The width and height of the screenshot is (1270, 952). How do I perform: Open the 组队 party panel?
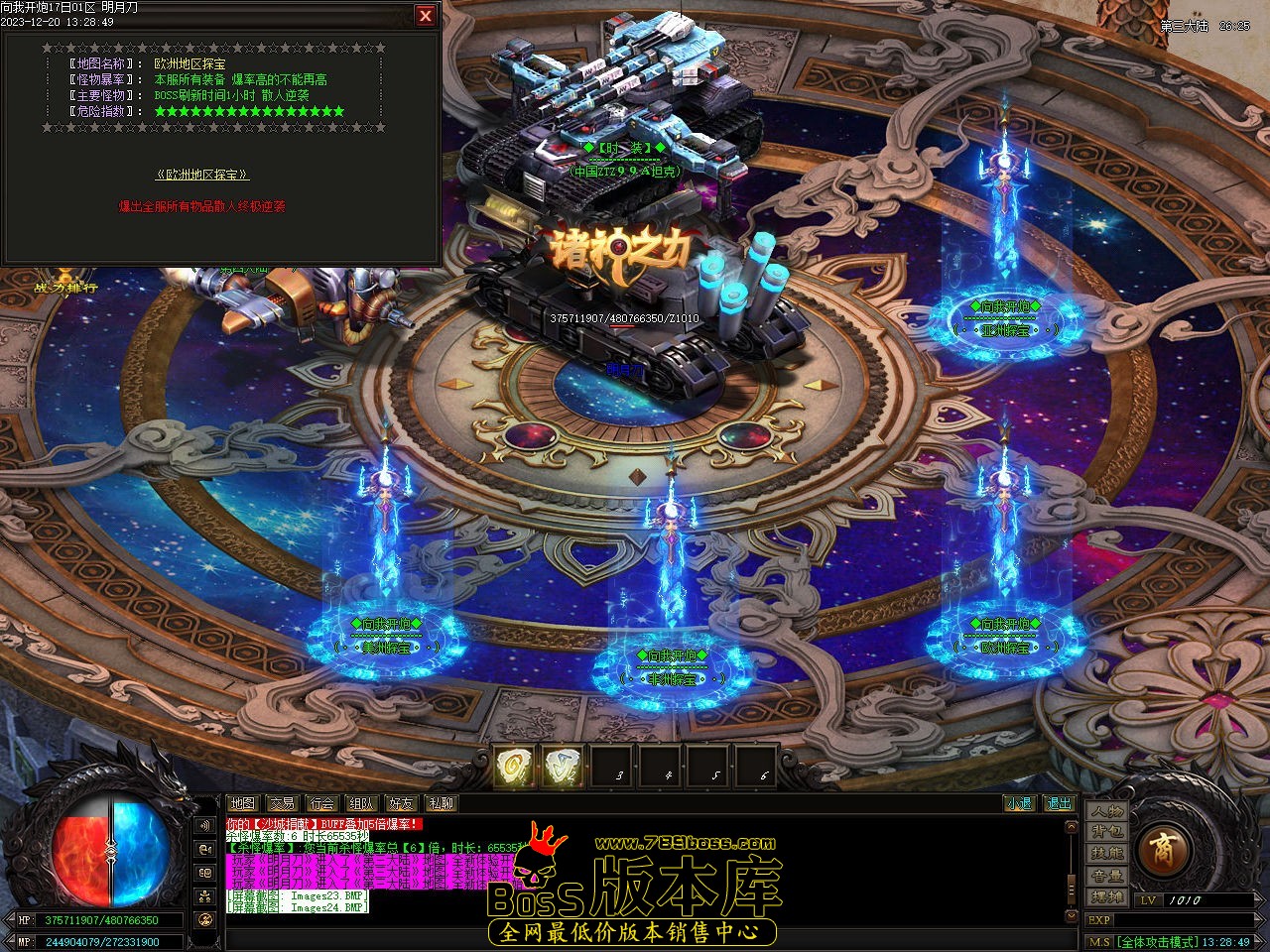(361, 803)
